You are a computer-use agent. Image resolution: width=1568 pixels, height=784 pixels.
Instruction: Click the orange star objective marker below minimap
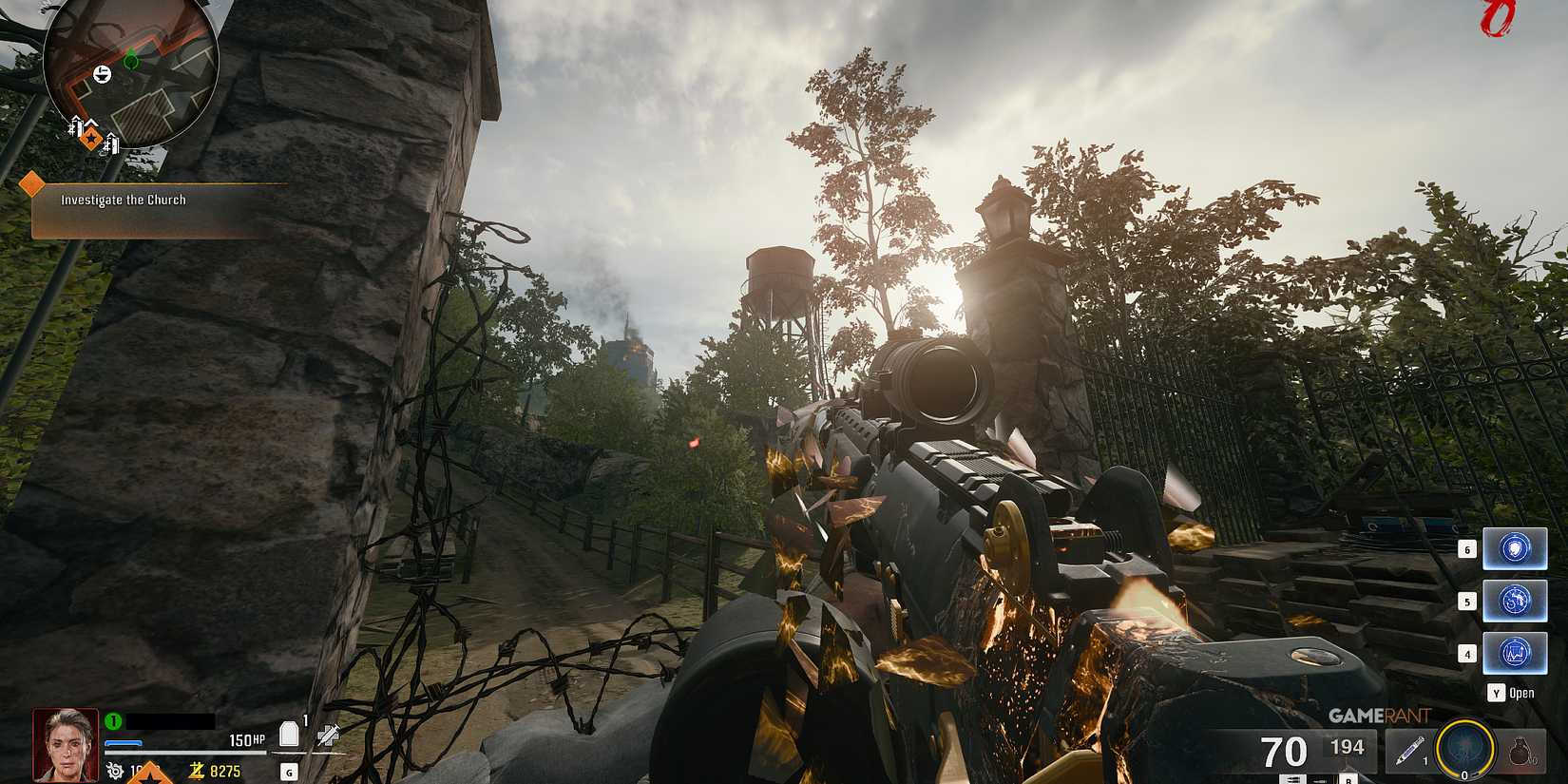90,139
